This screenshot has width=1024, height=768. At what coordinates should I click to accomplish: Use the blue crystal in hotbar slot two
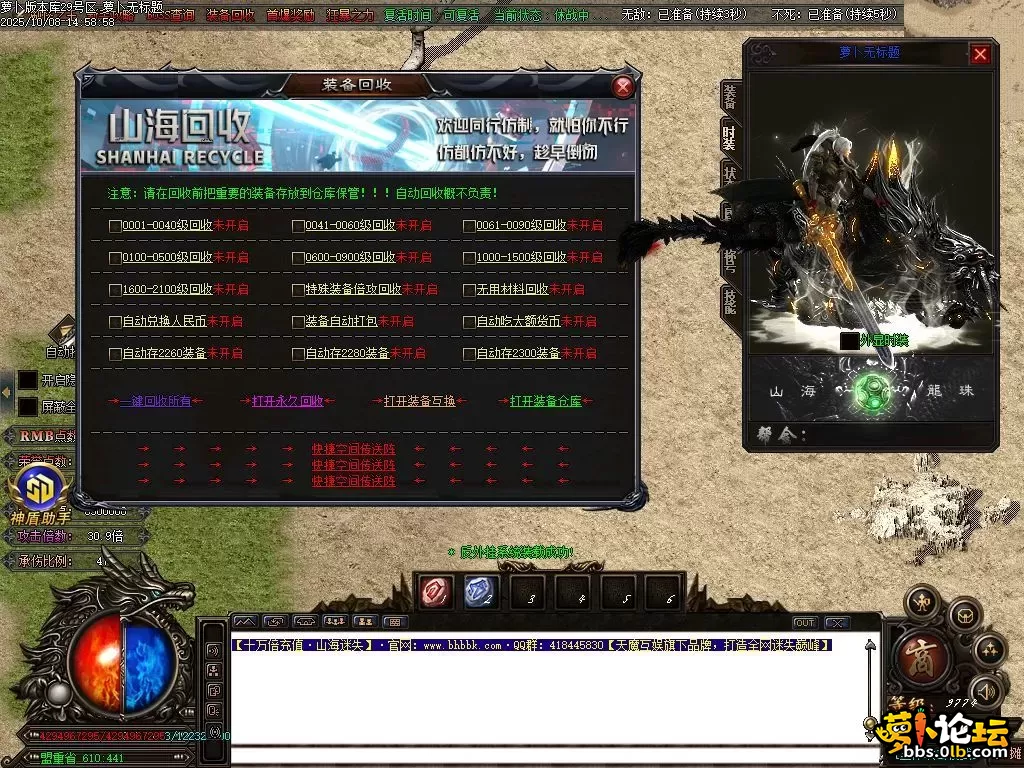point(481,592)
